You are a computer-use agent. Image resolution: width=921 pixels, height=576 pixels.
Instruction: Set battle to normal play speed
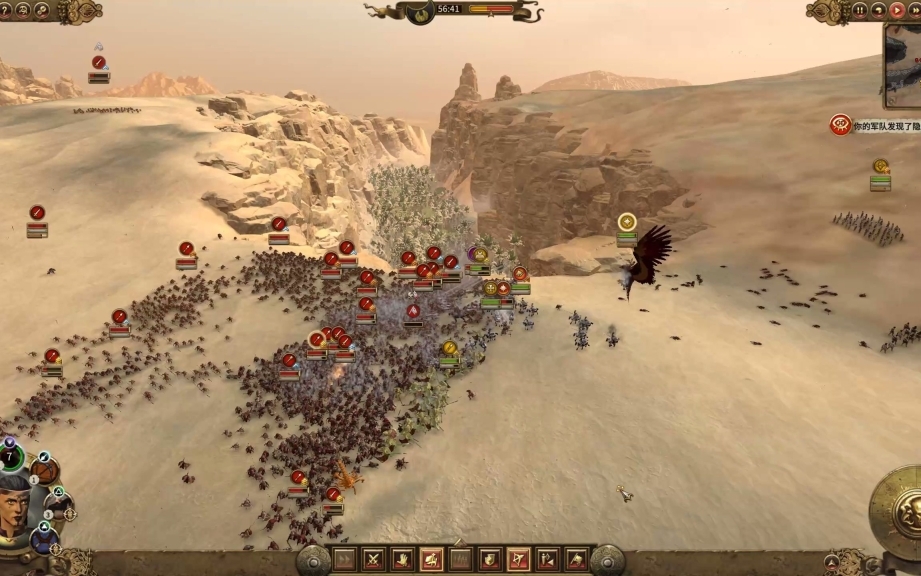895,10
